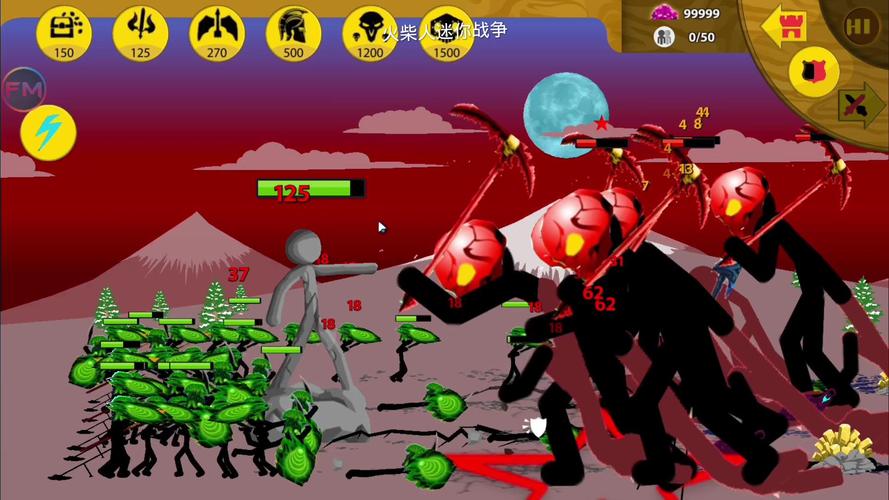889x500 pixels.
Task: Order retreat to the castle
Action: tap(784, 27)
